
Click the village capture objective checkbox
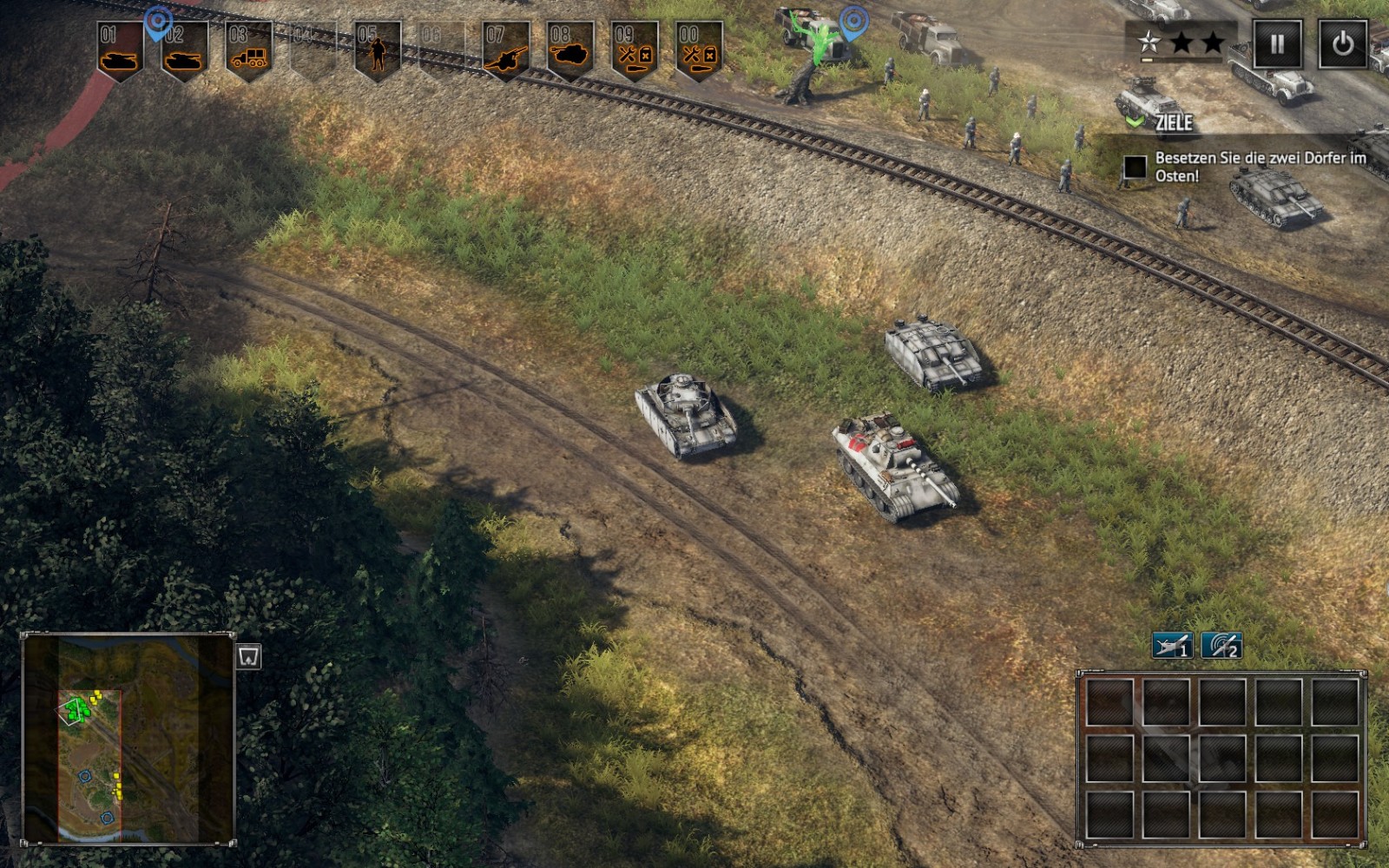point(1135,167)
